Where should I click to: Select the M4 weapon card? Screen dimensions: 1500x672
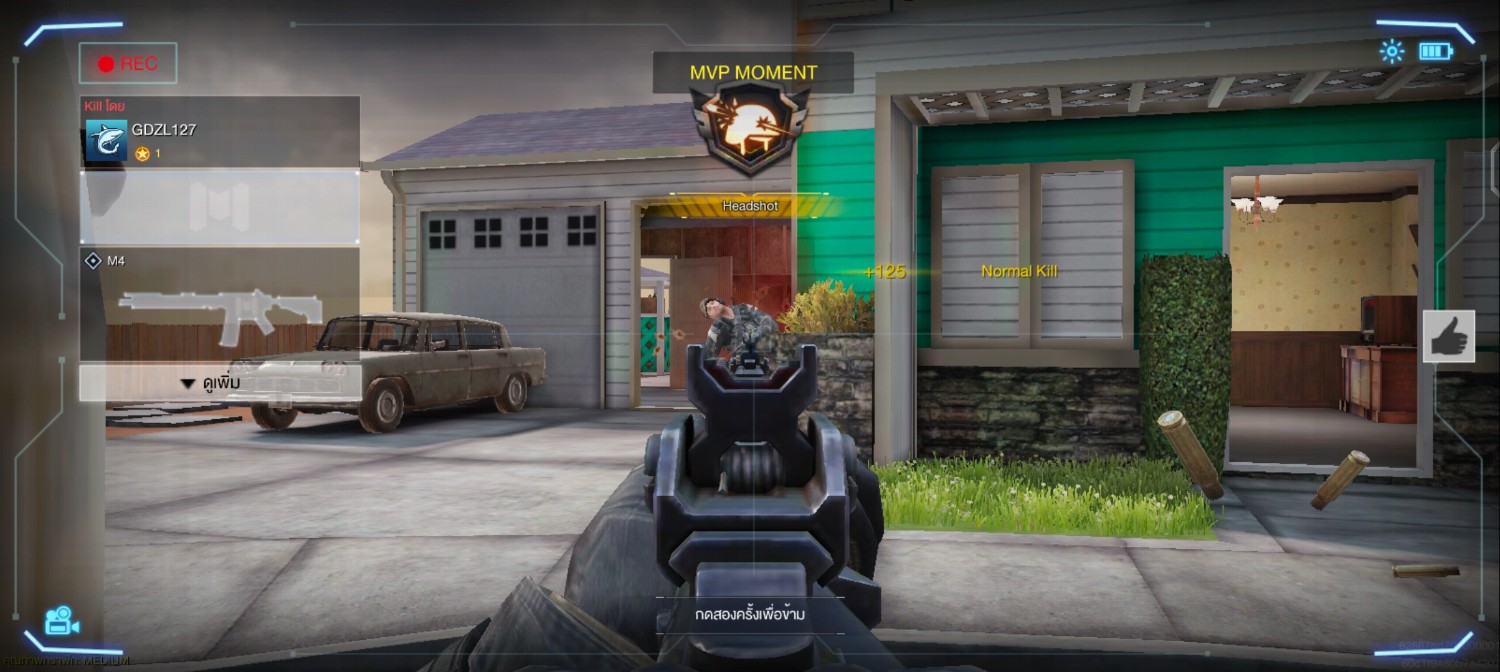tap(219, 304)
